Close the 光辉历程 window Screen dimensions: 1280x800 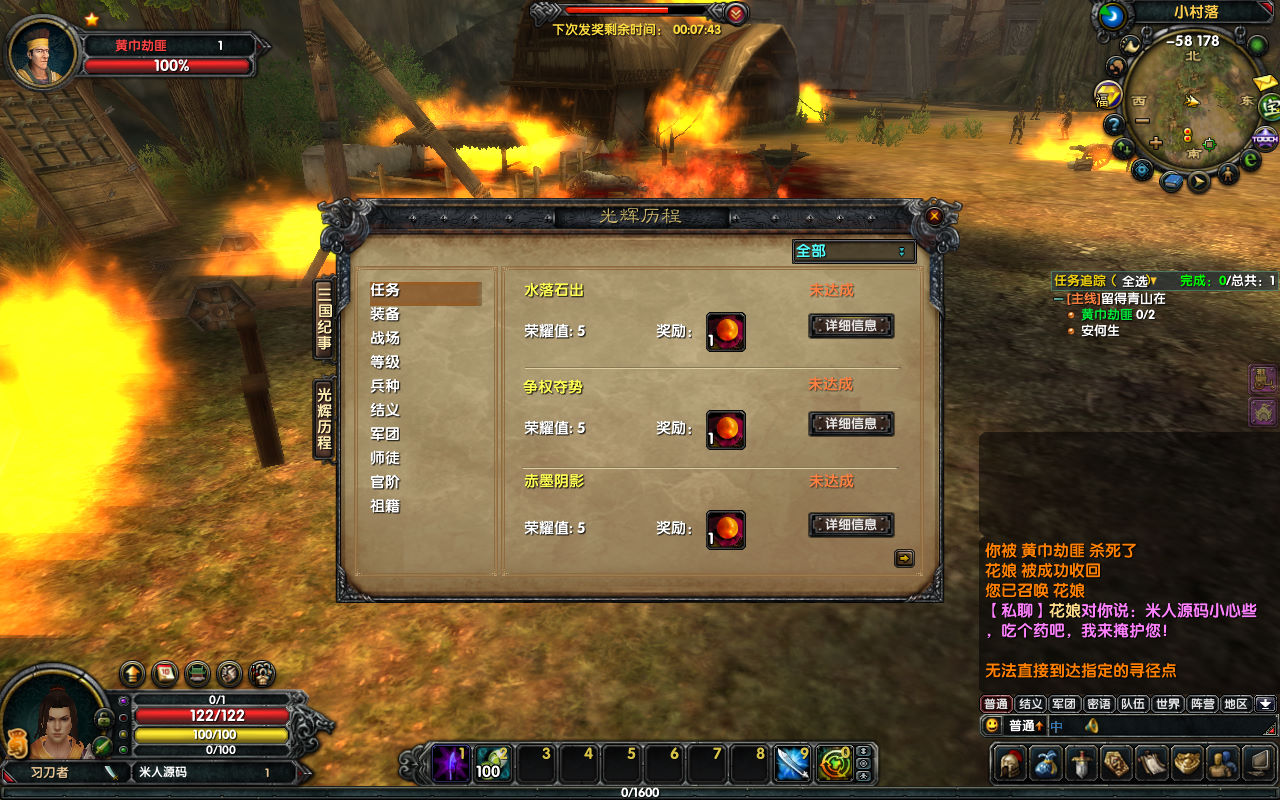click(x=934, y=215)
